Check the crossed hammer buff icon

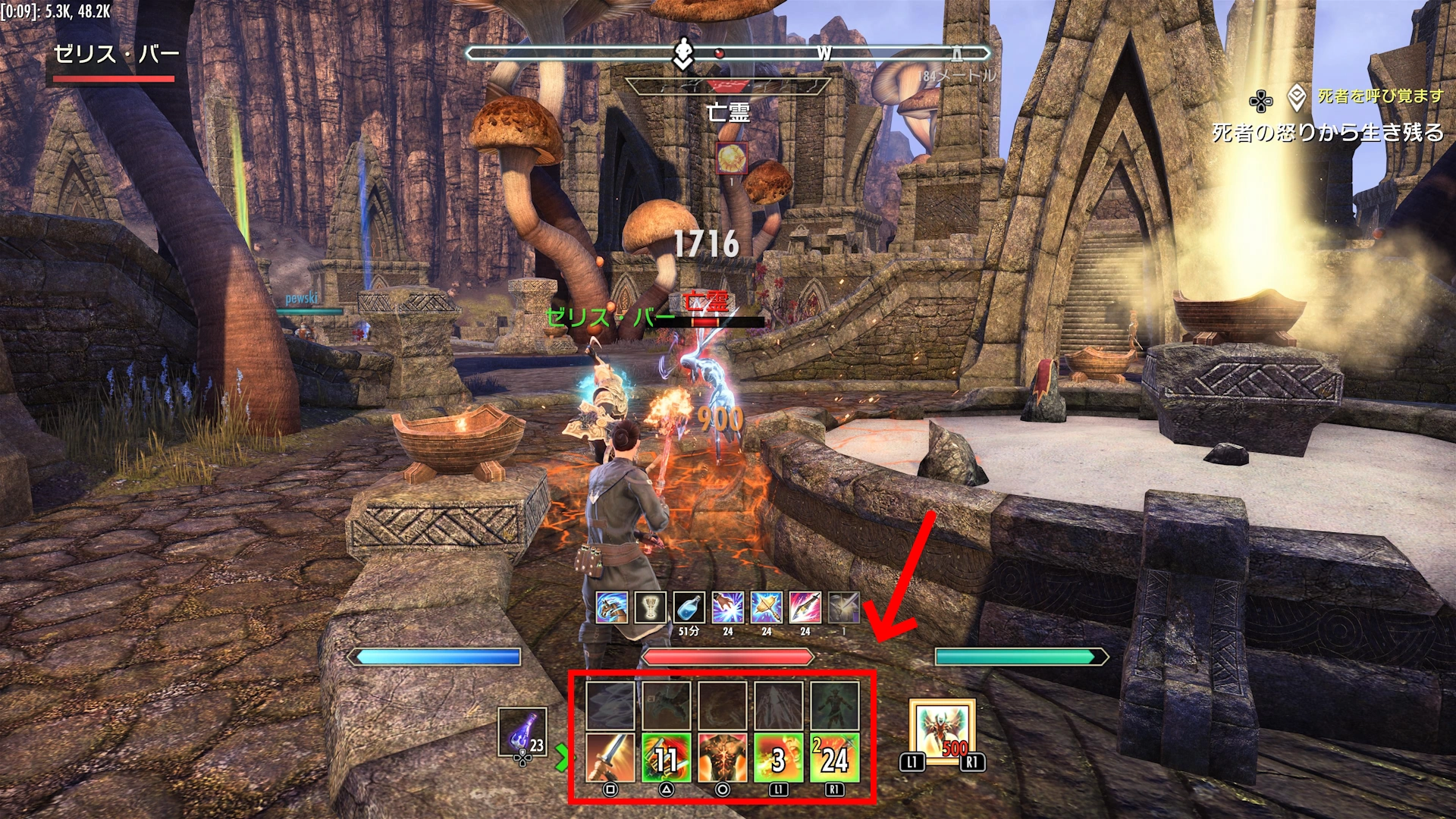[766, 607]
